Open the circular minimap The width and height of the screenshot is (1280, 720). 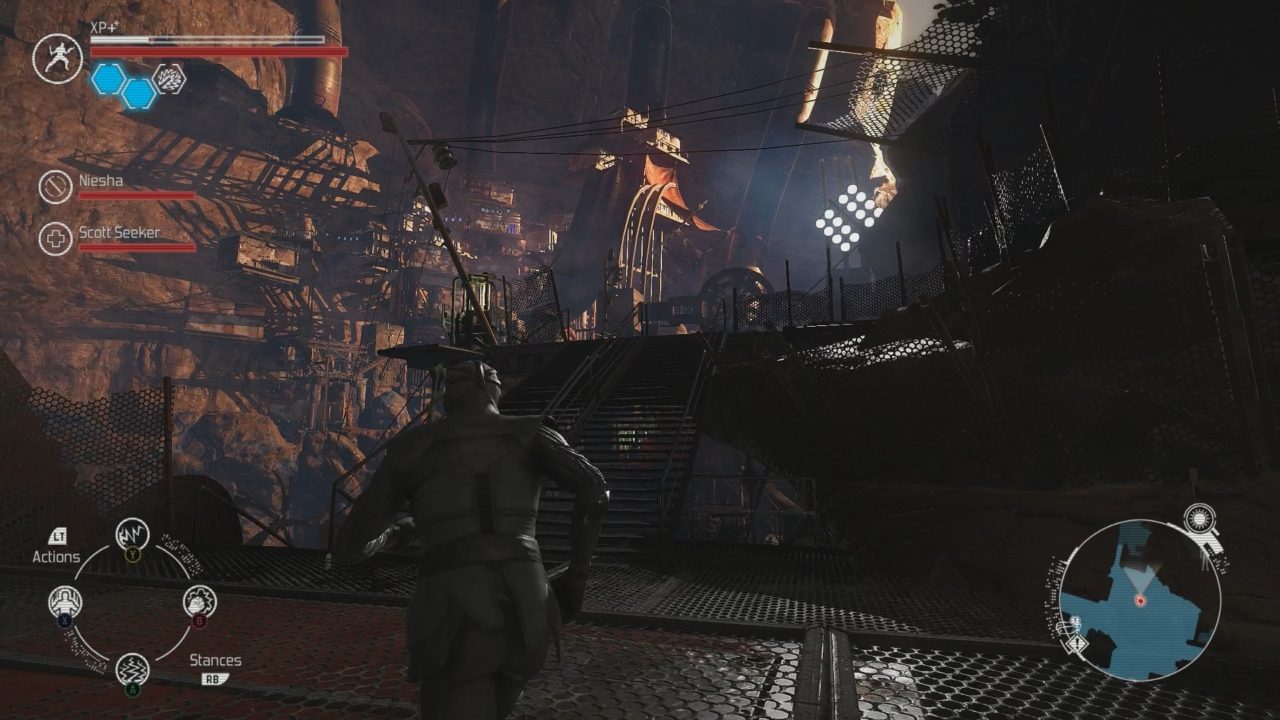click(x=1139, y=600)
